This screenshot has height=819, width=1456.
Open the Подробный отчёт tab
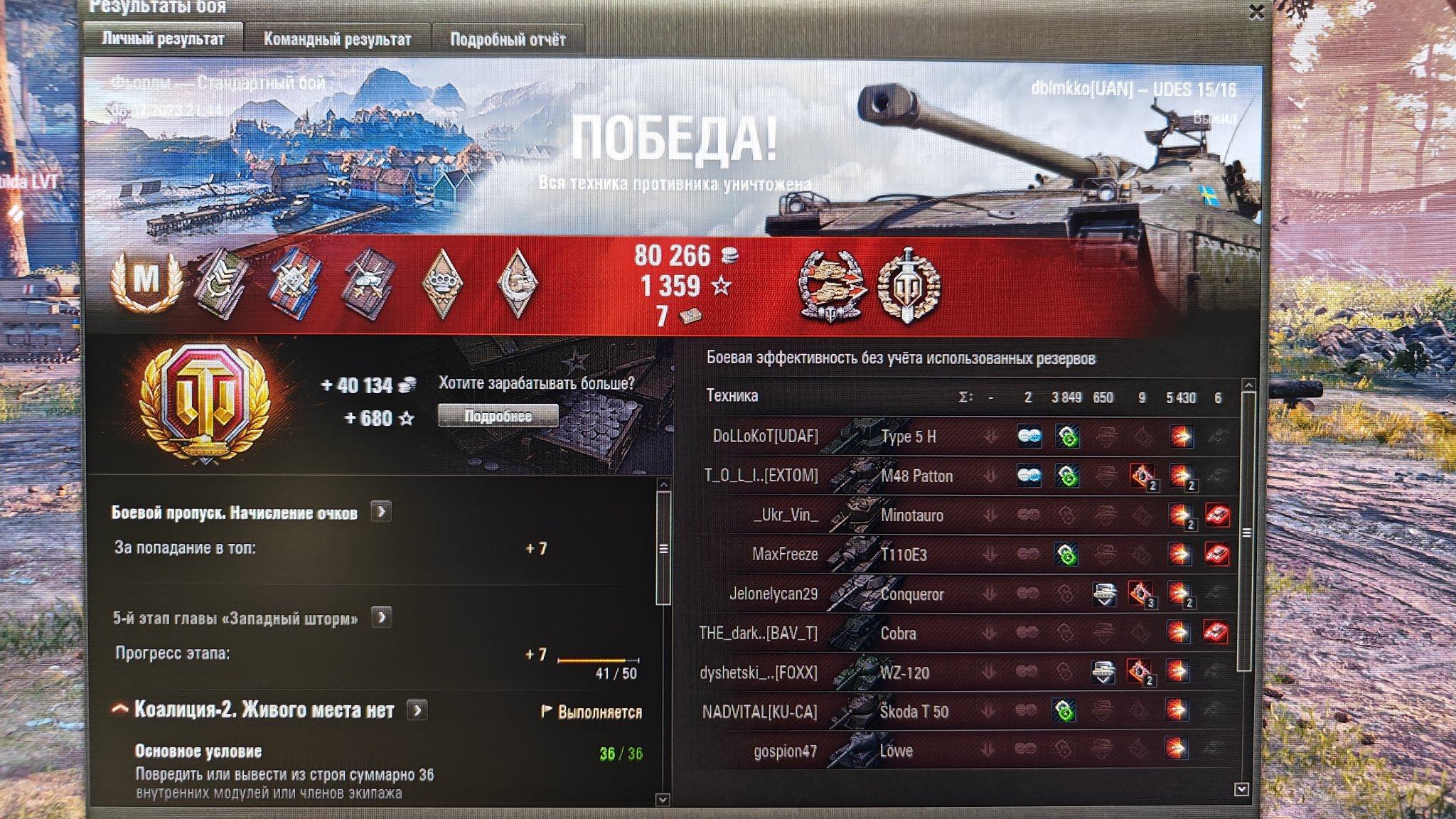pyautogui.click(x=508, y=39)
